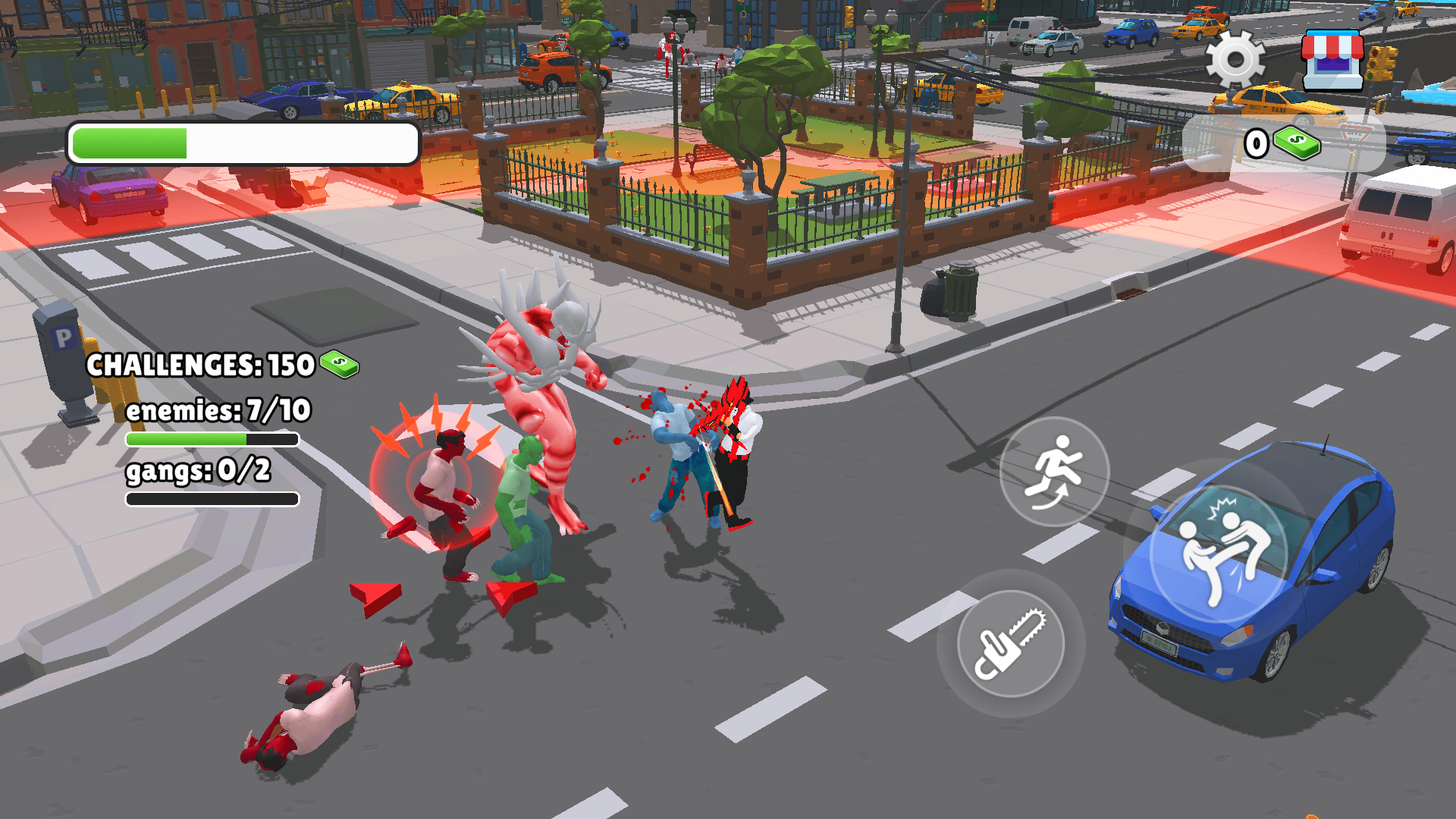This screenshot has width=1456, height=819.
Task: Open the settings gear menu
Action: tap(1236, 57)
